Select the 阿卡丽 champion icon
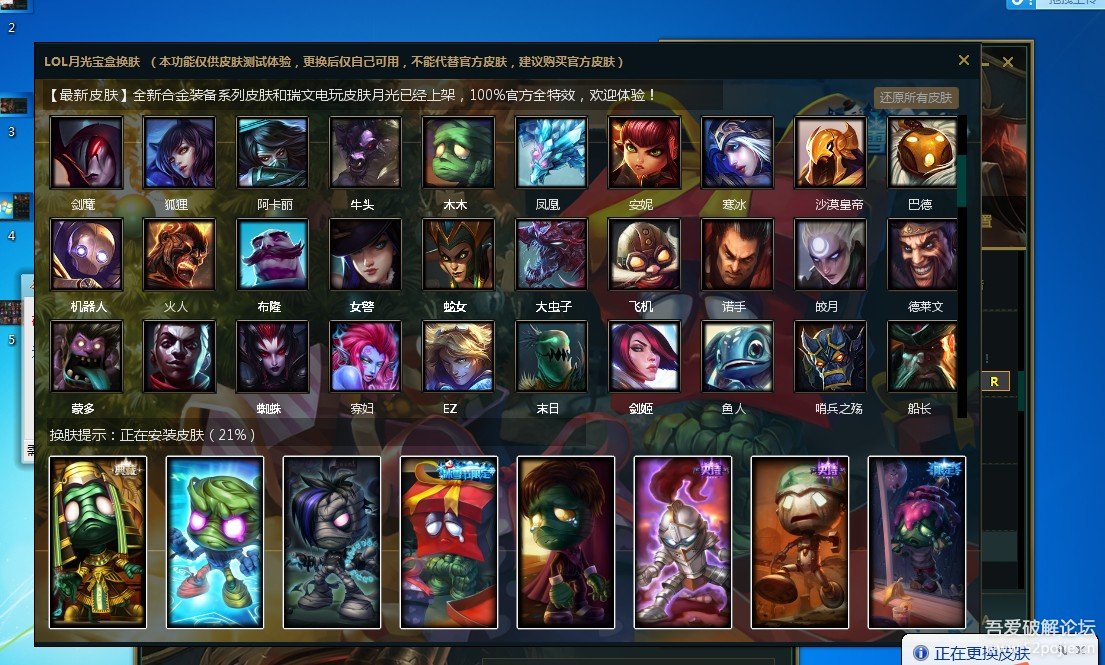Image resolution: width=1105 pixels, height=665 pixels. (273, 153)
